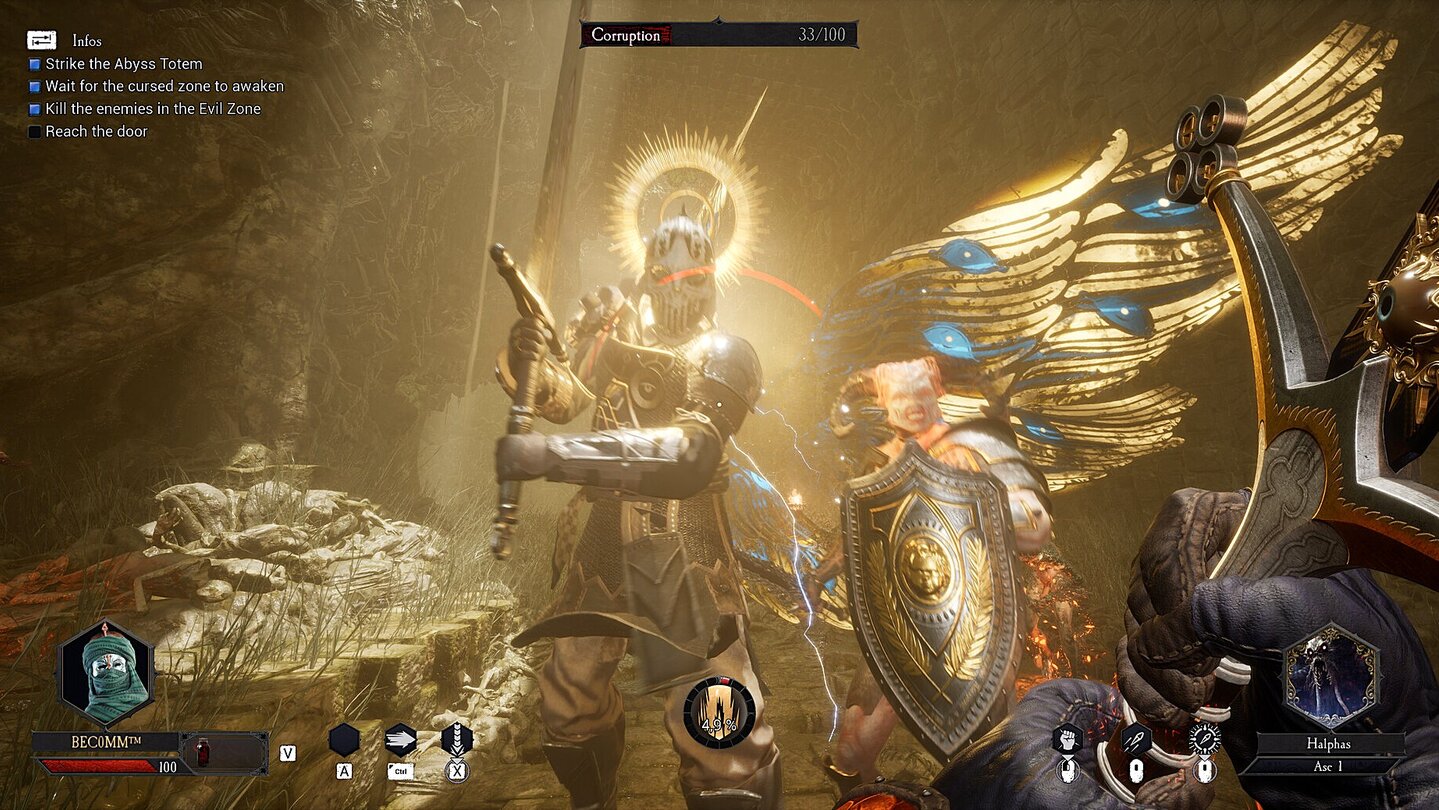Use the red health potion slot
The height and width of the screenshot is (810, 1439).
click(x=203, y=752)
